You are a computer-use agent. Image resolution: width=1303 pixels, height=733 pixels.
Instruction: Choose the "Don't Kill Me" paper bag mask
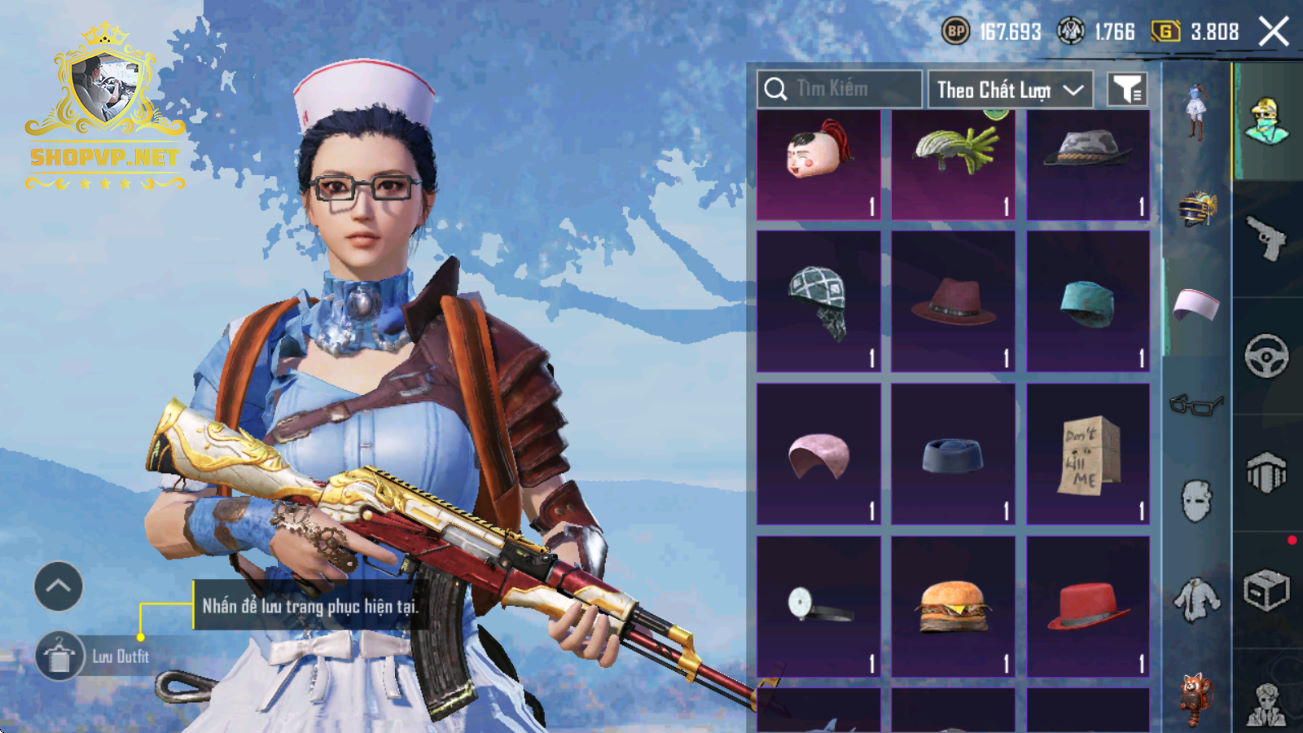(x=1088, y=454)
